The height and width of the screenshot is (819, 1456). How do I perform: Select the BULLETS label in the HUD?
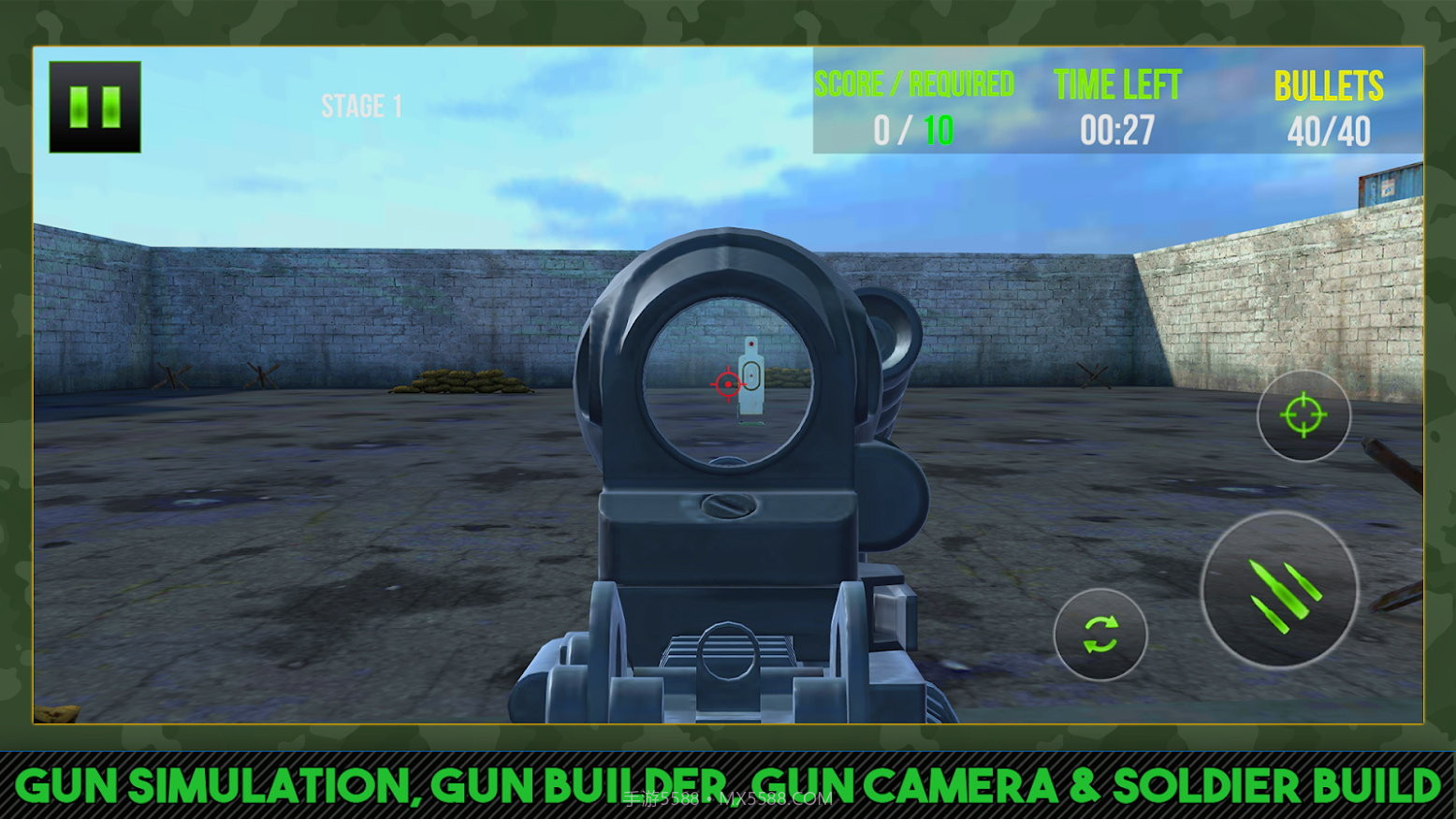click(x=1328, y=85)
